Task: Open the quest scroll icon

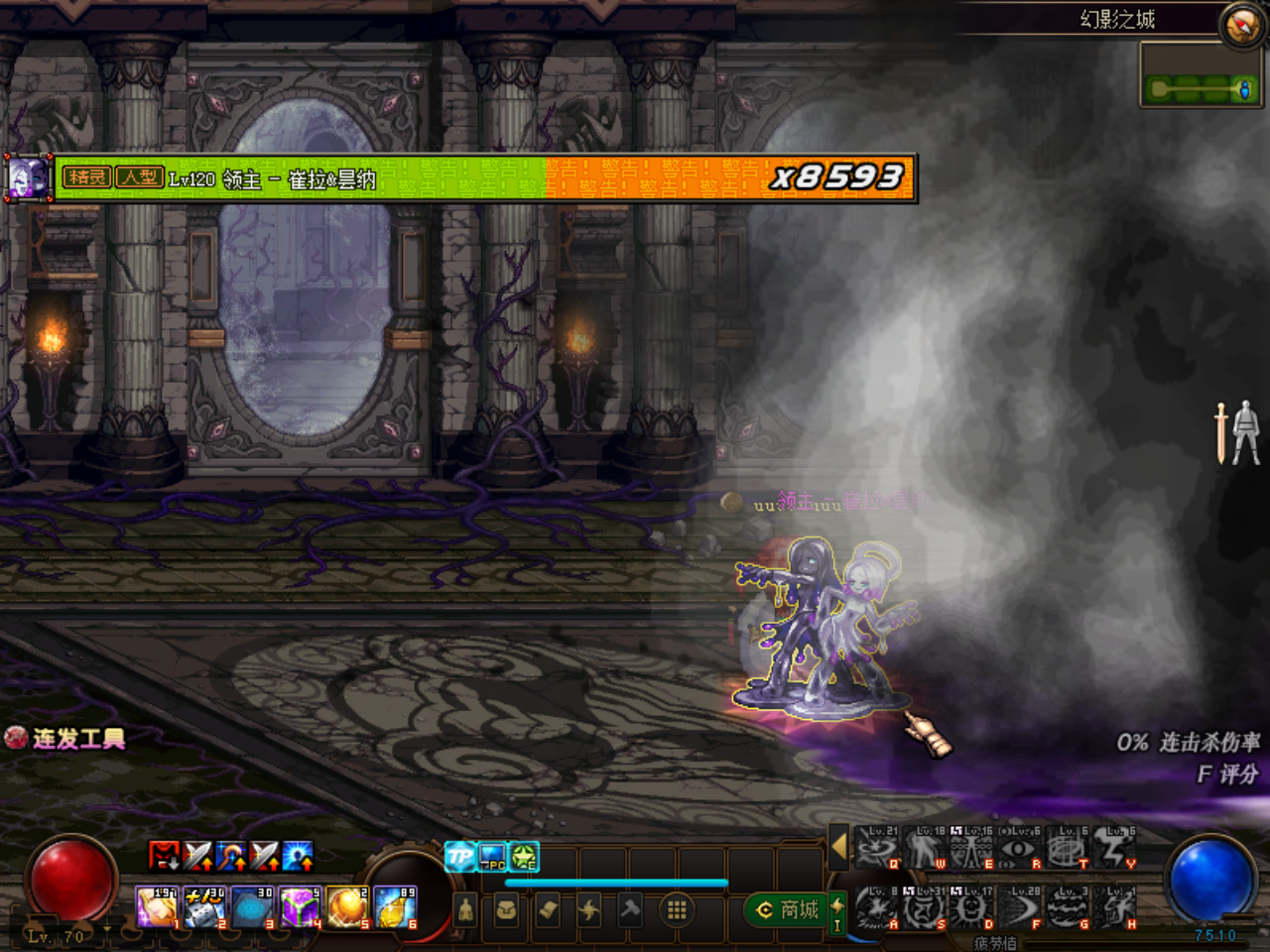Action: coord(547,909)
